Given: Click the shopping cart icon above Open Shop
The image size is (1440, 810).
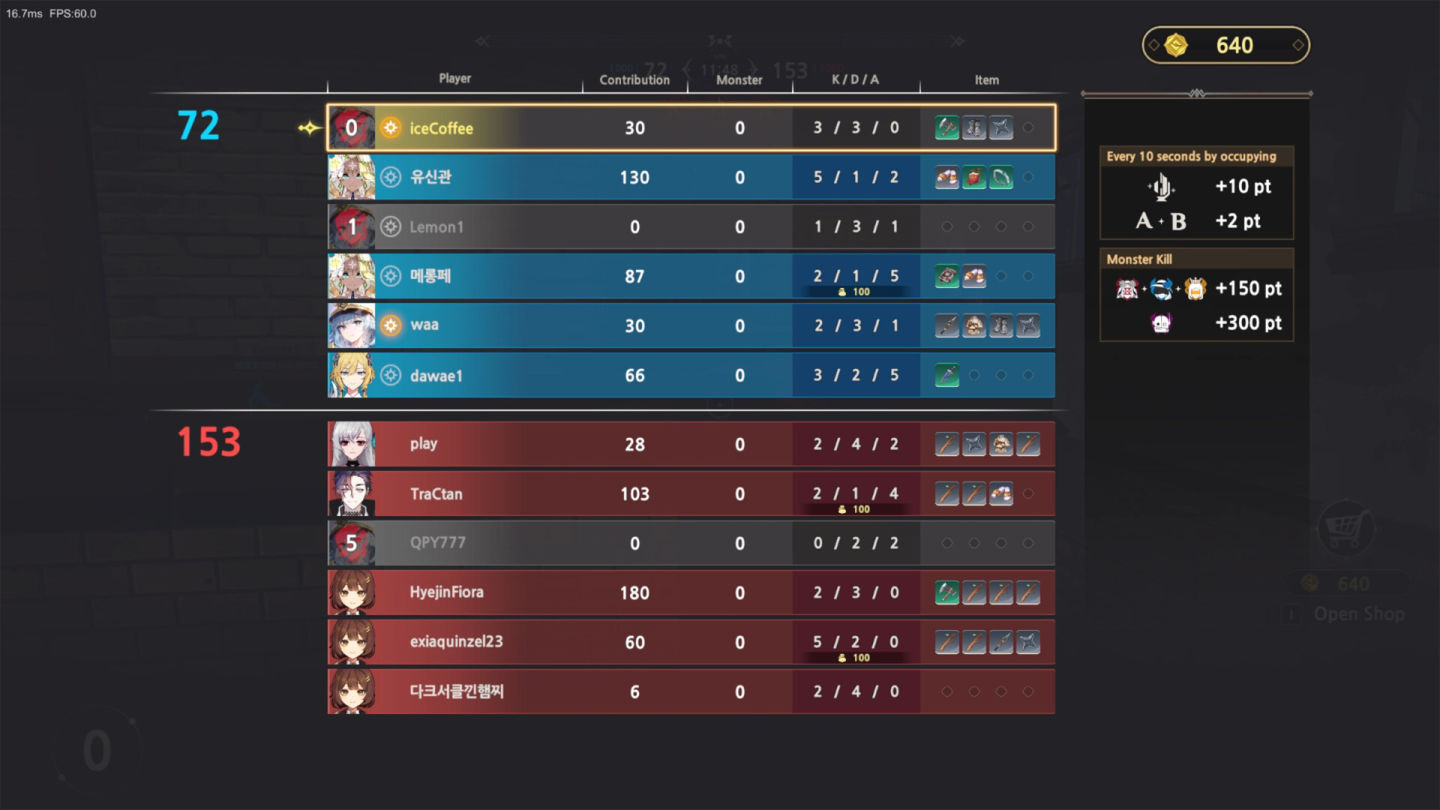Looking at the screenshot, I should [x=1345, y=528].
